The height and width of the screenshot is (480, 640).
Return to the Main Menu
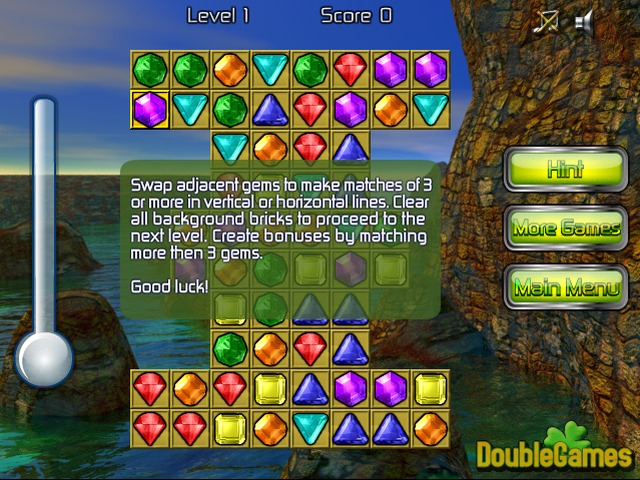pyautogui.click(x=565, y=288)
